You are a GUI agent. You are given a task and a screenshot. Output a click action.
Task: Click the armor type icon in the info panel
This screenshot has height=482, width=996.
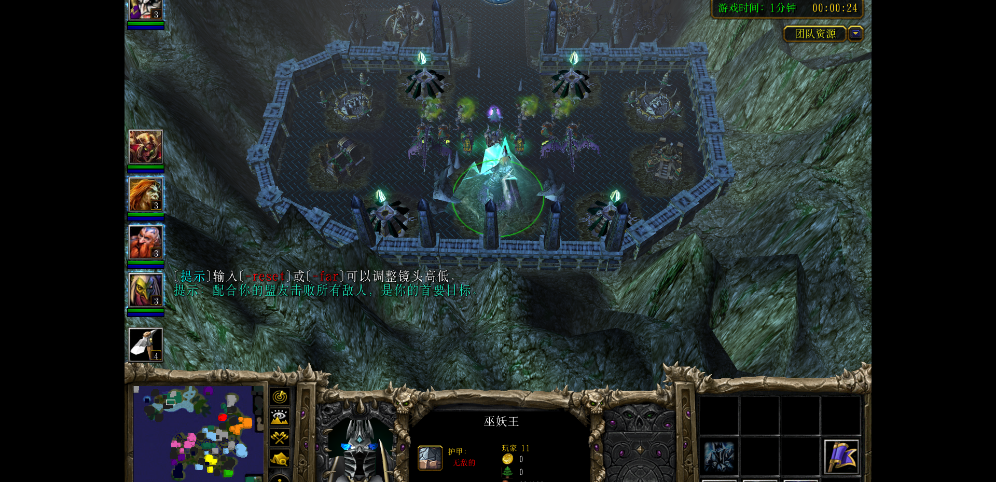430,458
